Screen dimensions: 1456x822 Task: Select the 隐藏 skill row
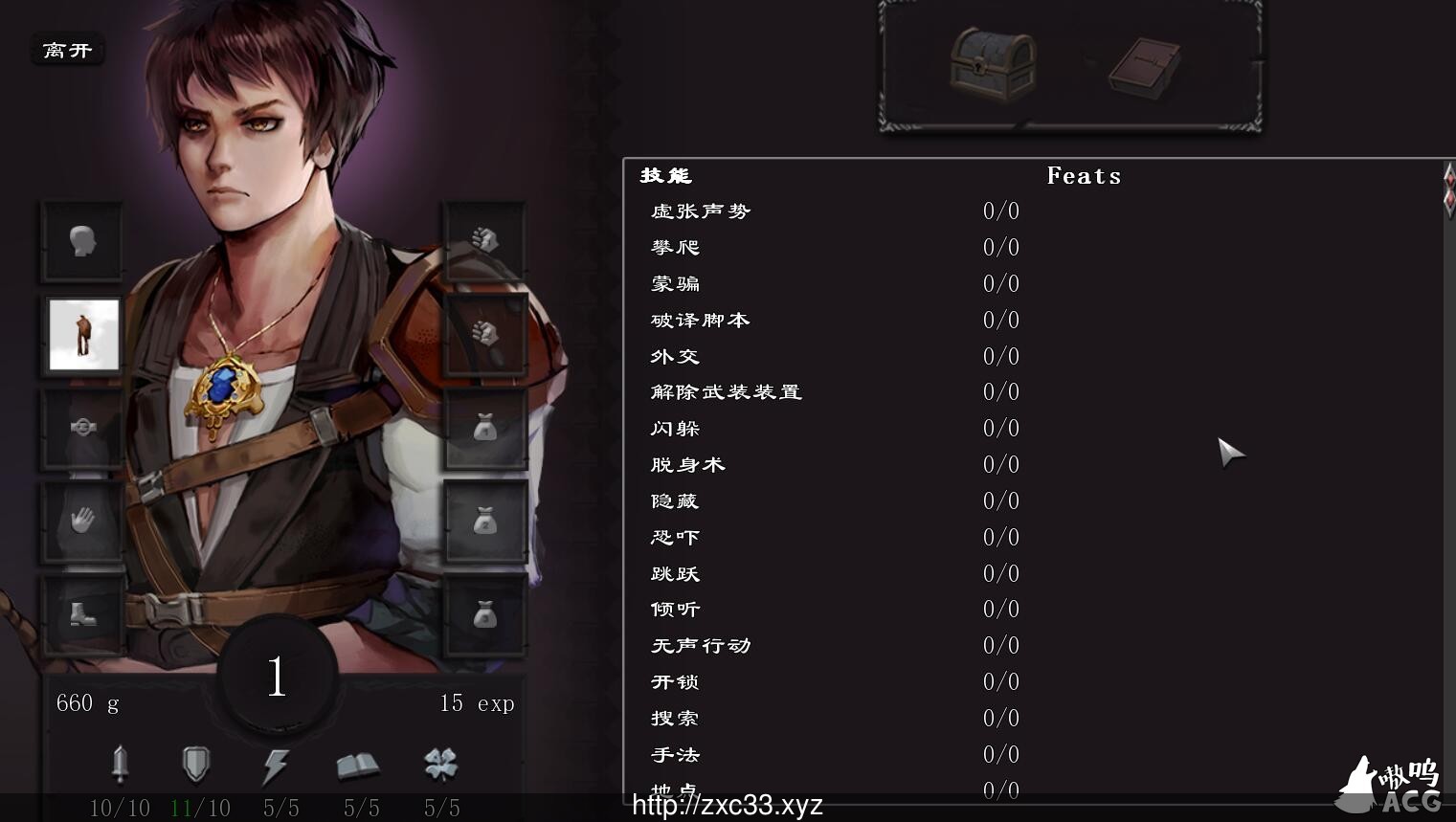(x=676, y=501)
